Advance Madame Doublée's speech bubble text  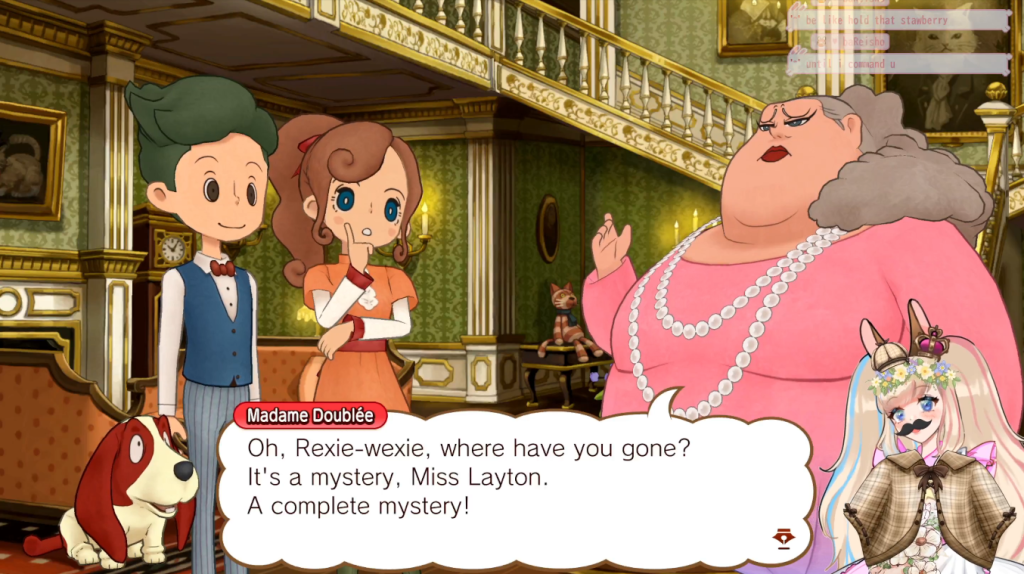(500, 480)
